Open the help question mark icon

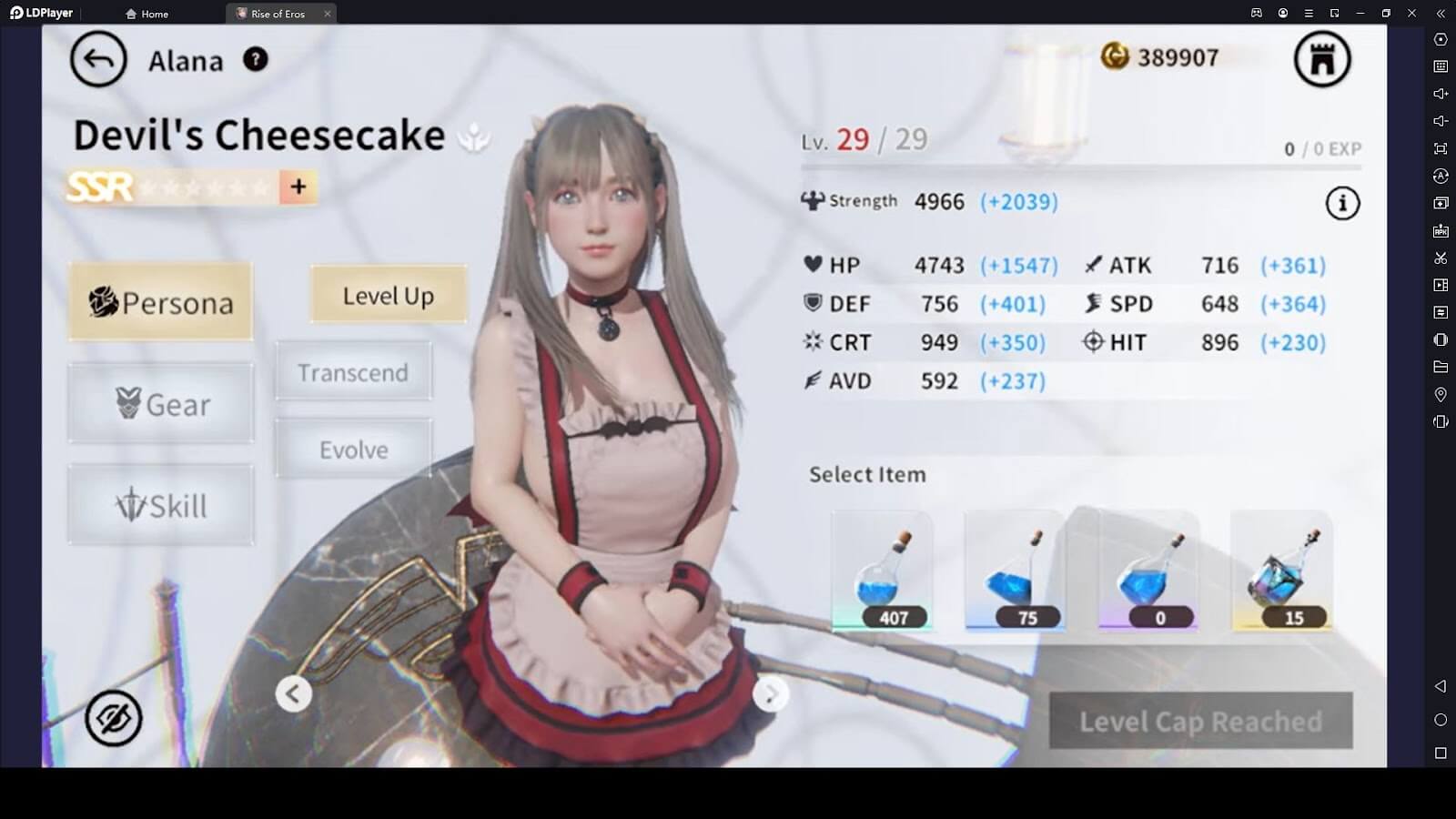pos(256,59)
